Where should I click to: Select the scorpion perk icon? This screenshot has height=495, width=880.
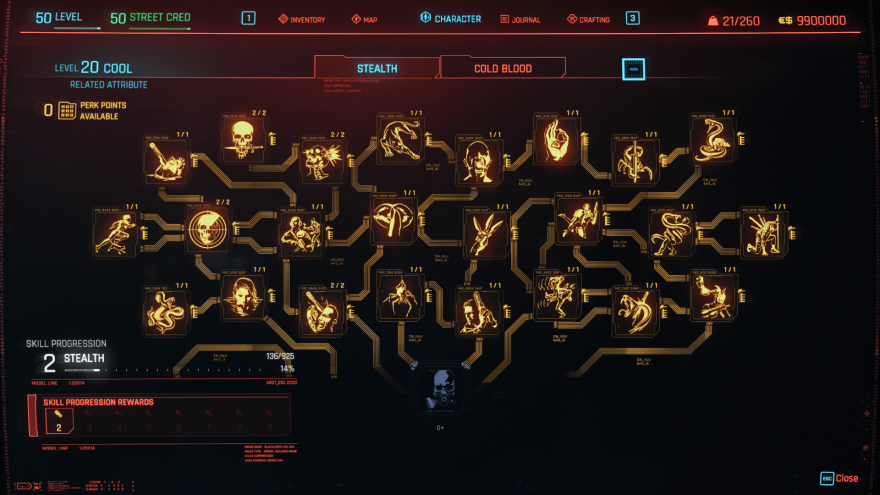click(x=635, y=158)
